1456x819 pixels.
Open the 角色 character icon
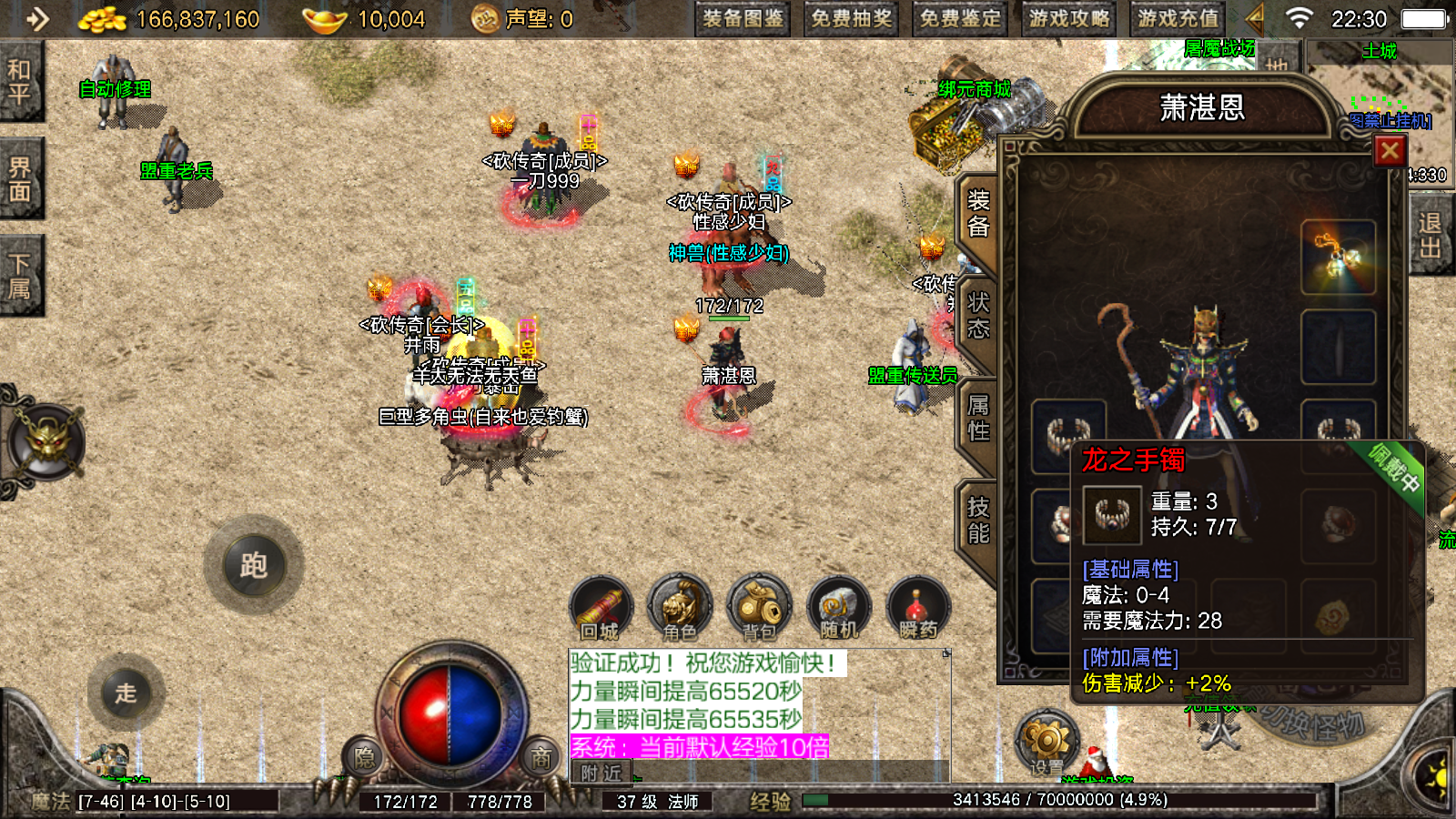(x=680, y=607)
